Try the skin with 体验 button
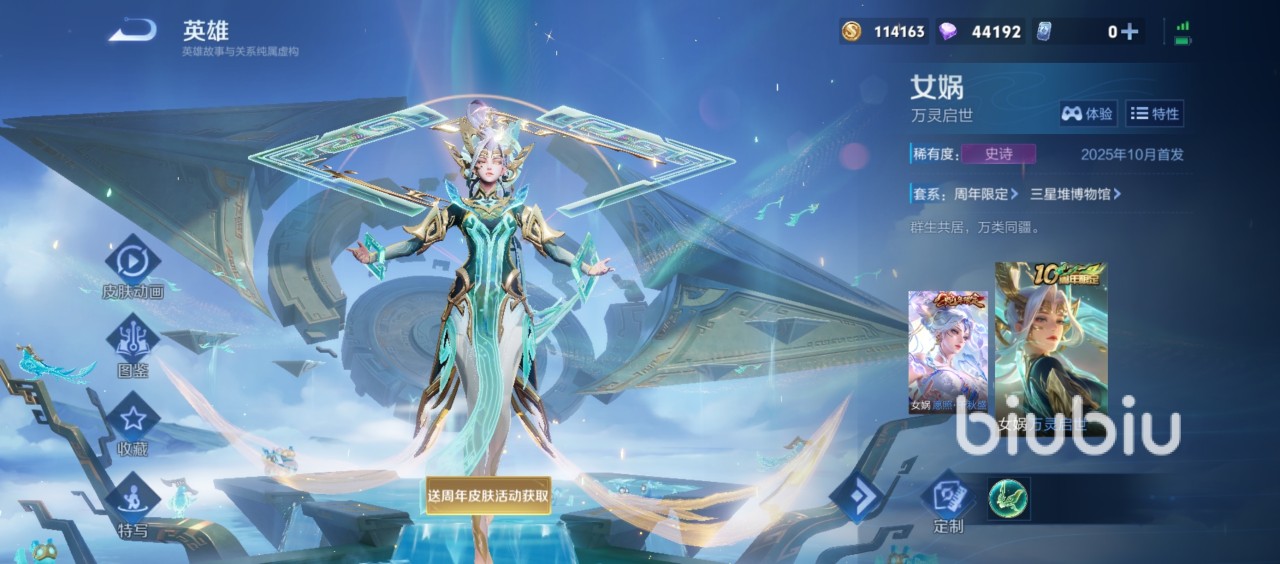The height and width of the screenshot is (564, 1280). 1088,114
